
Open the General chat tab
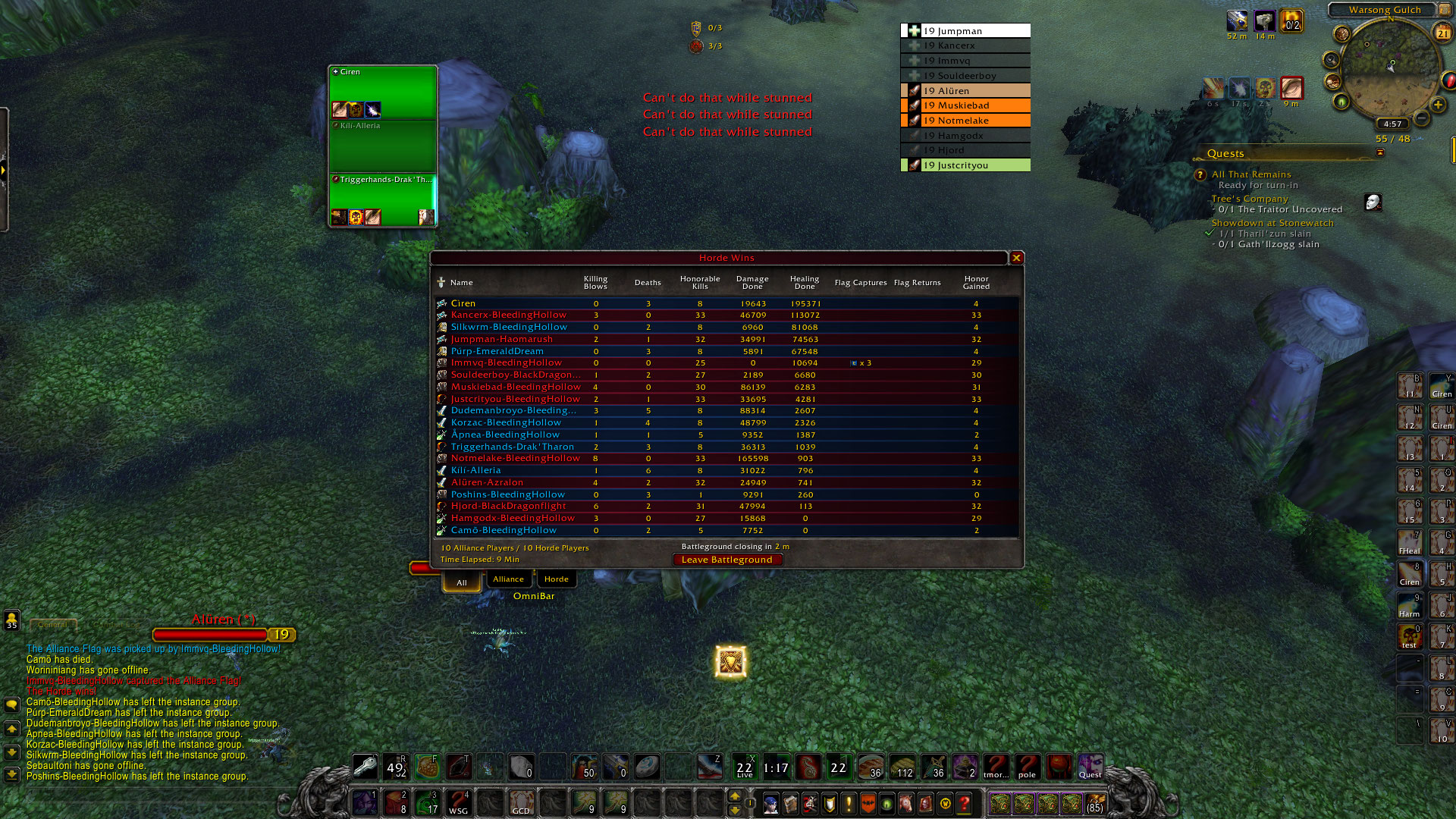tap(52, 625)
